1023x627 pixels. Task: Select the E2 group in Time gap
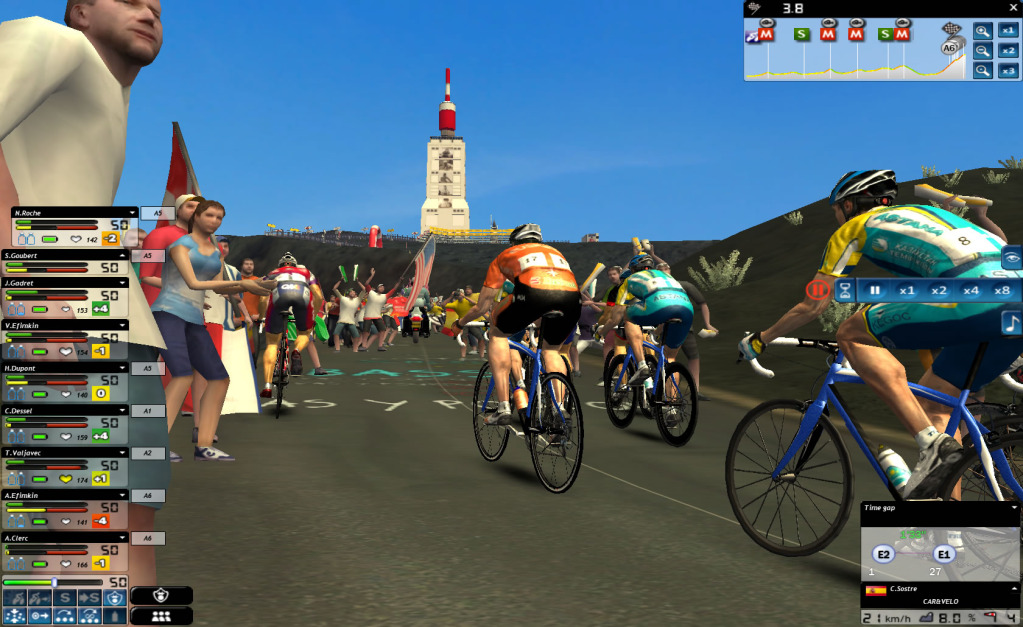pos(883,554)
